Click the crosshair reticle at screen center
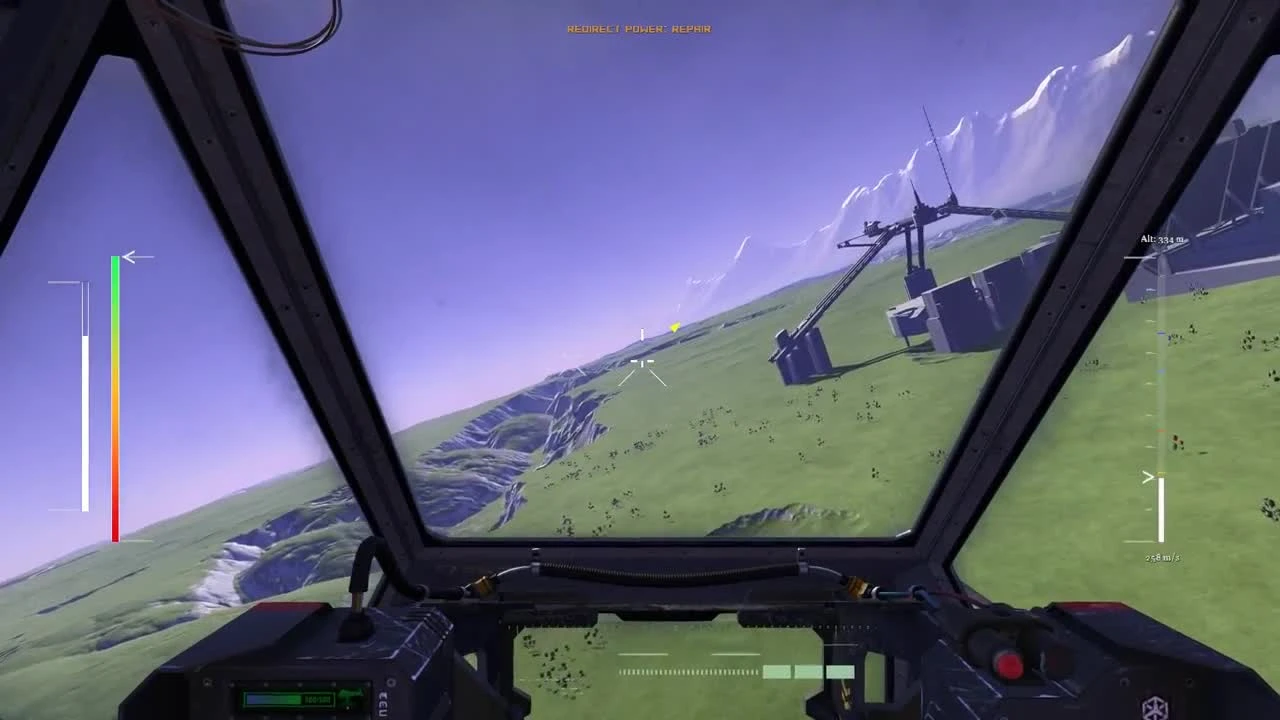The height and width of the screenshot is (720, 1280). pos(640,363)
